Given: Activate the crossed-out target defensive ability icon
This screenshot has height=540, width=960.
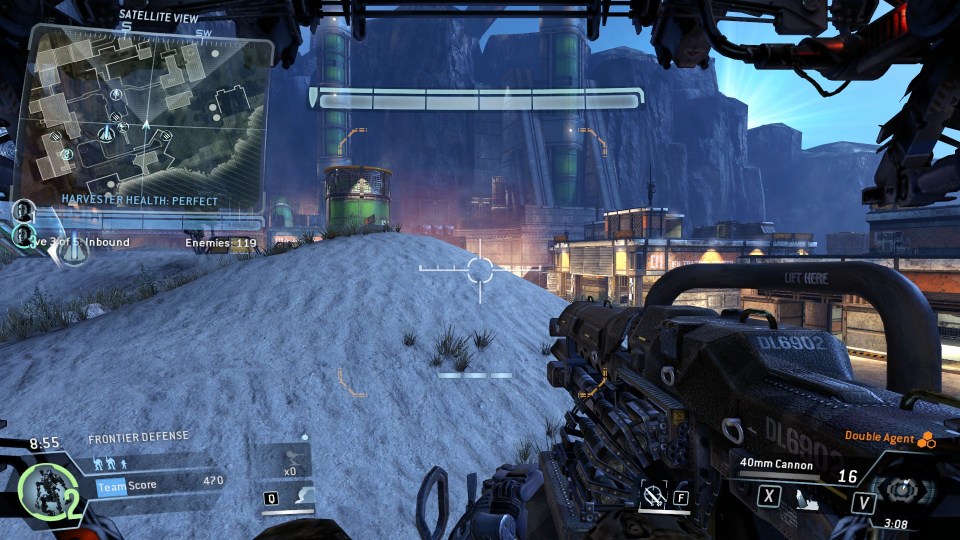Looking at the screenshot, I should pos(656,495).
